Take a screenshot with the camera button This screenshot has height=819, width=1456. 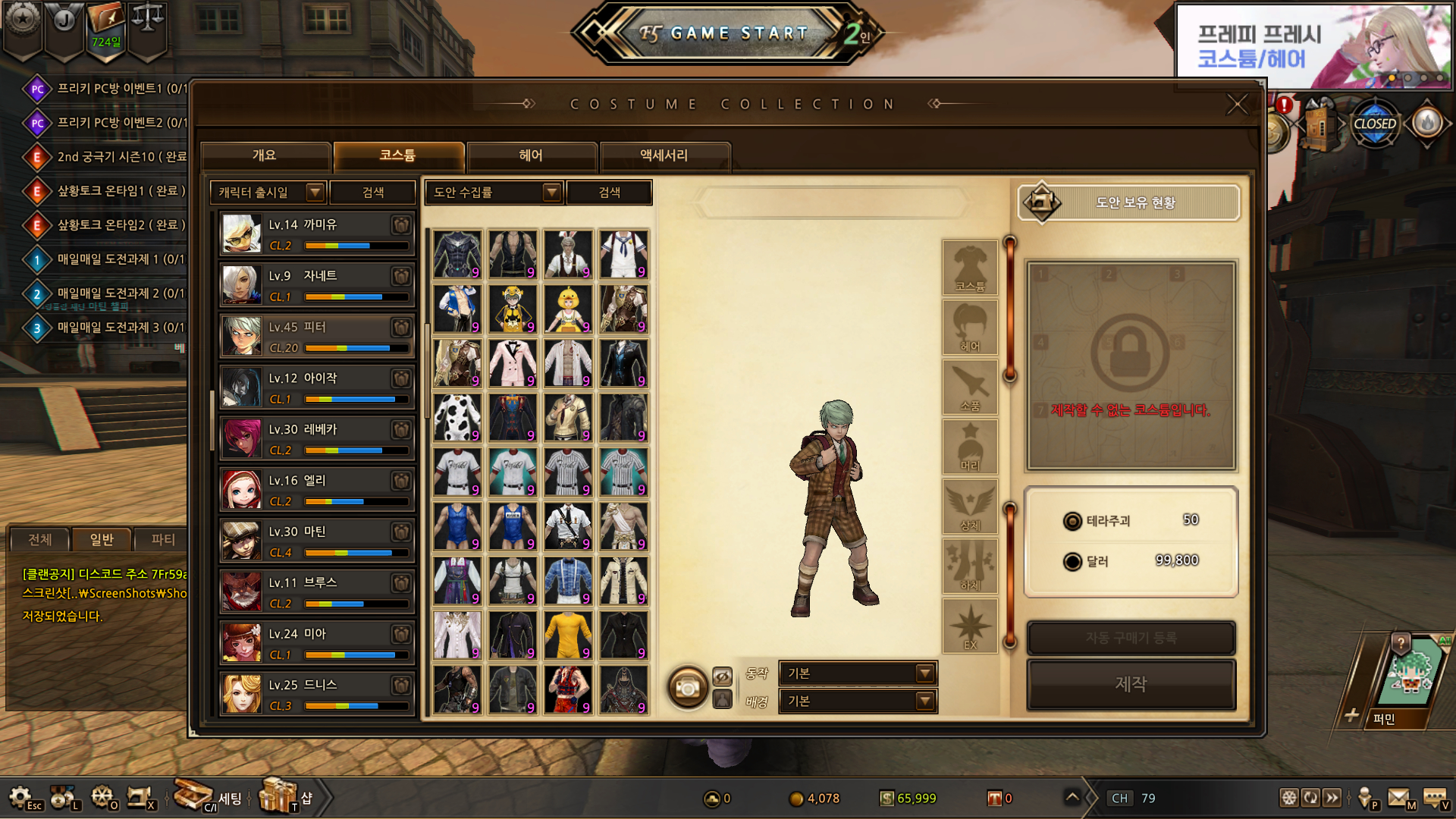[x=687, y=688]
